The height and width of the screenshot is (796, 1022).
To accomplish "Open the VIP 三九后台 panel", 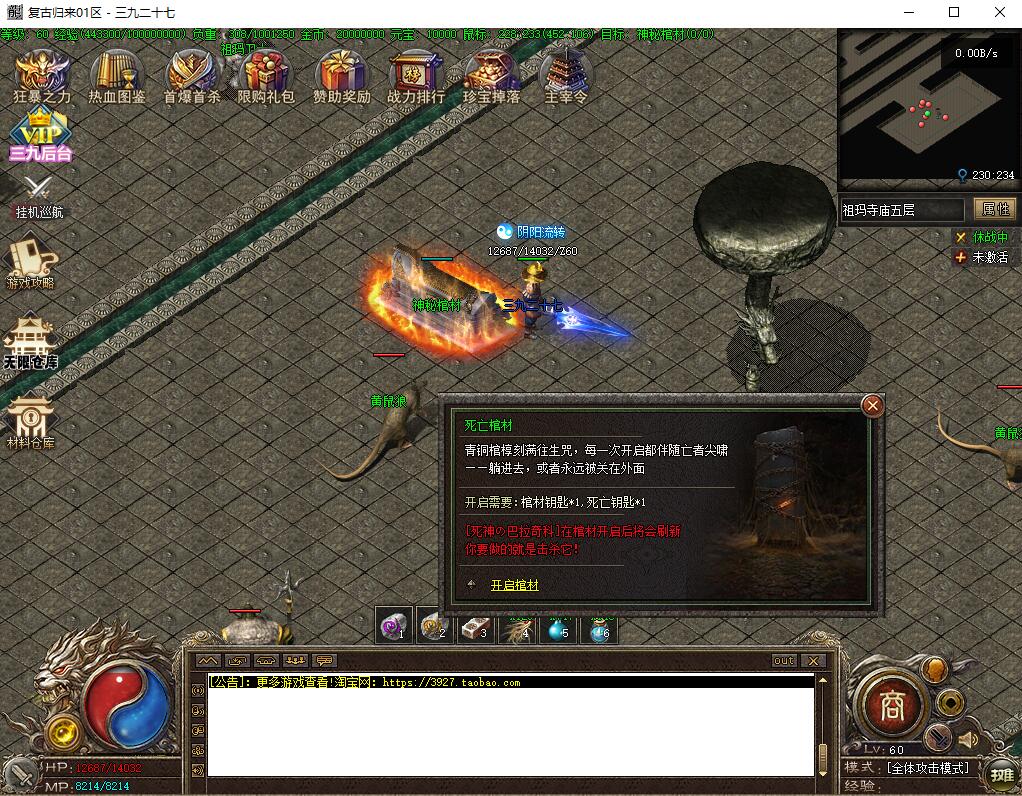I will click(40, 135).
